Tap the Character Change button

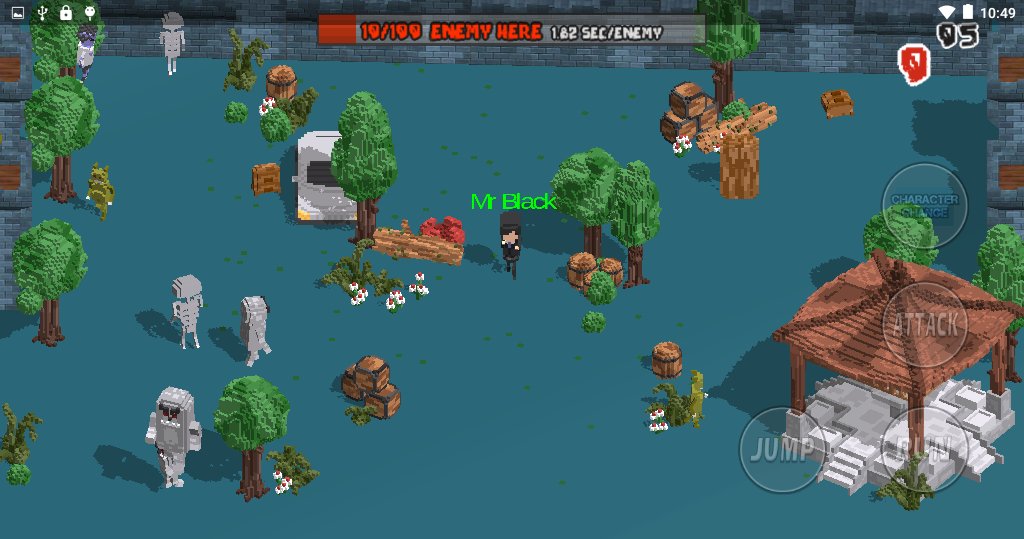924,205
